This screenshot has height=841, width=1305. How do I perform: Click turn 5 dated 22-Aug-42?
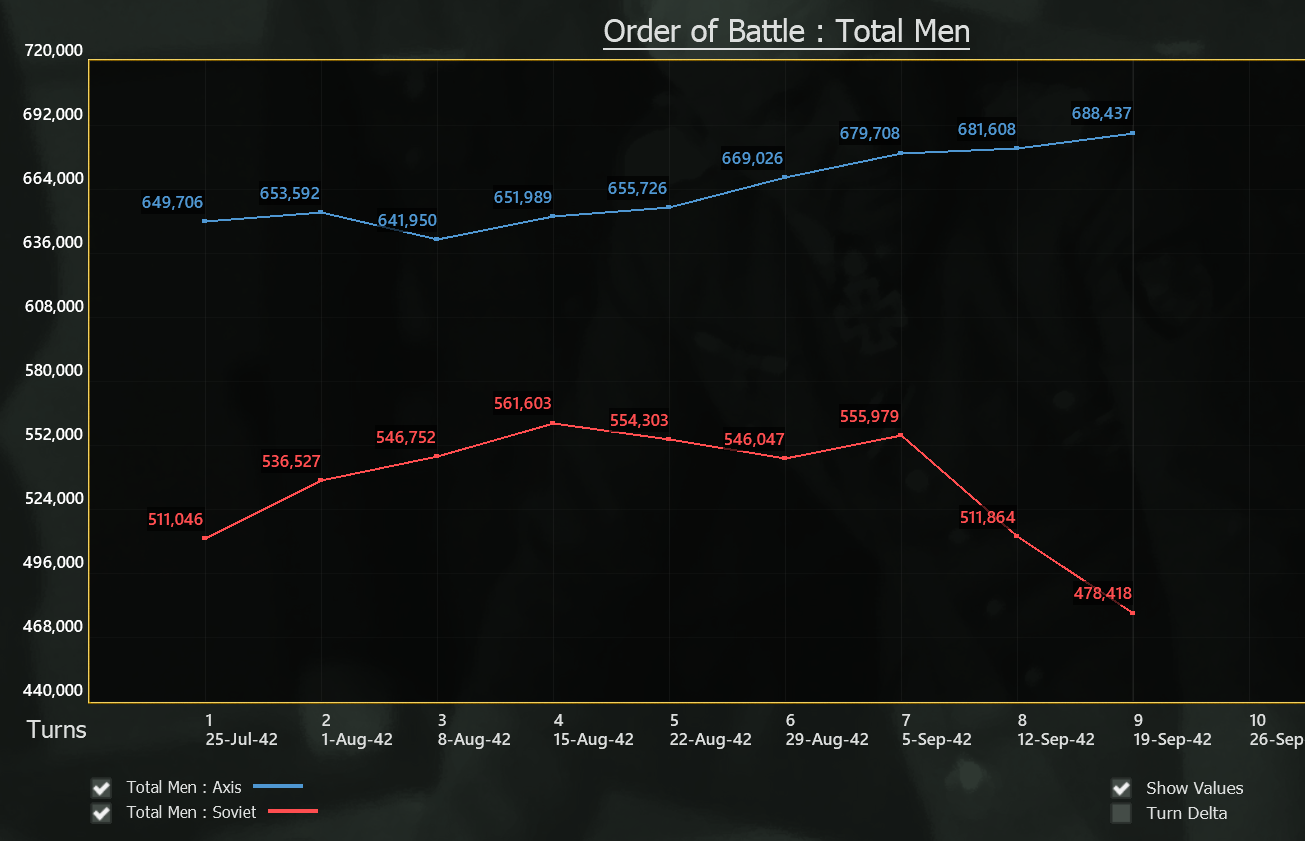(712, 730)
